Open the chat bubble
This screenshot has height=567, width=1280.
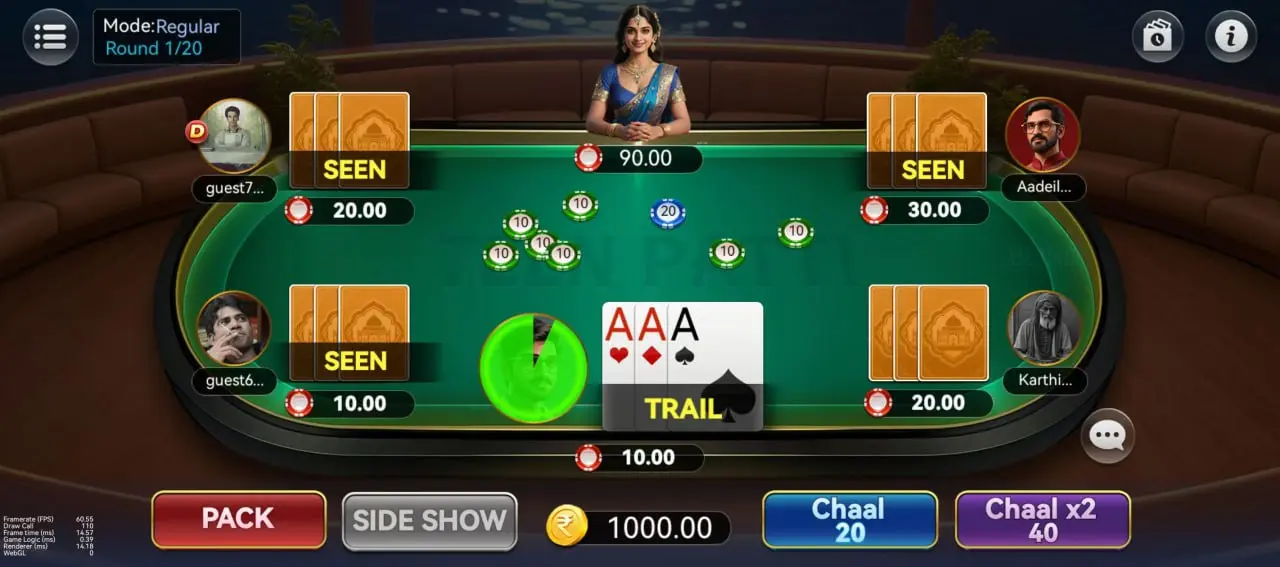pyautogui.click(x=1108, y=436)
